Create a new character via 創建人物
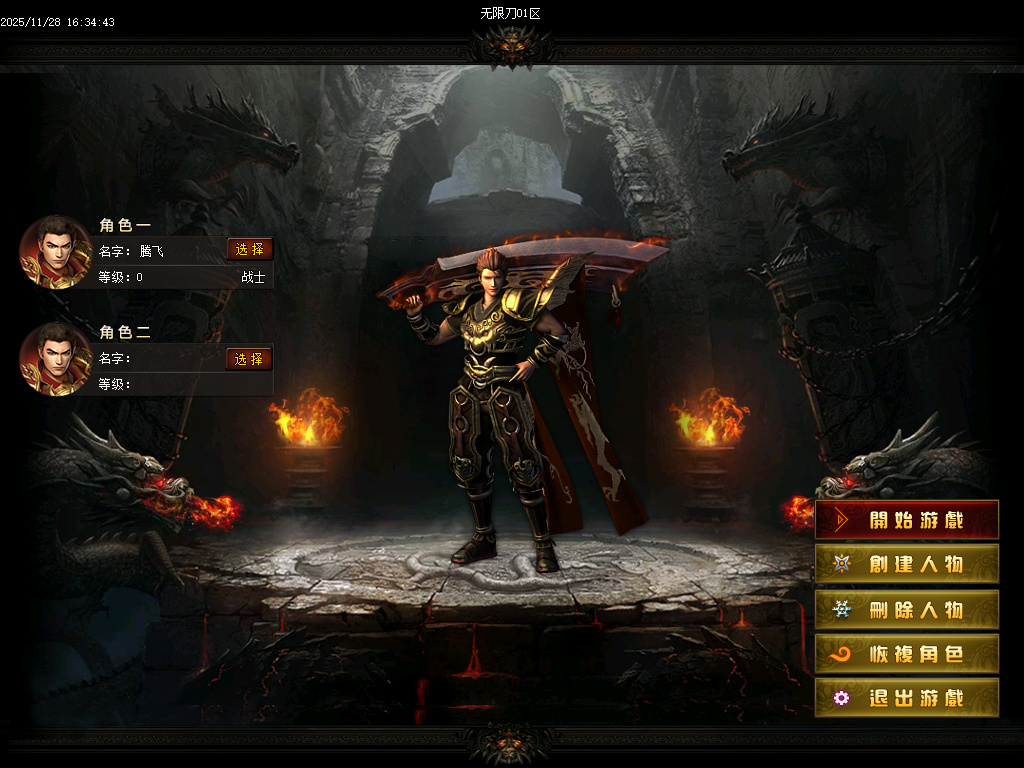 (x=906, y=564)
